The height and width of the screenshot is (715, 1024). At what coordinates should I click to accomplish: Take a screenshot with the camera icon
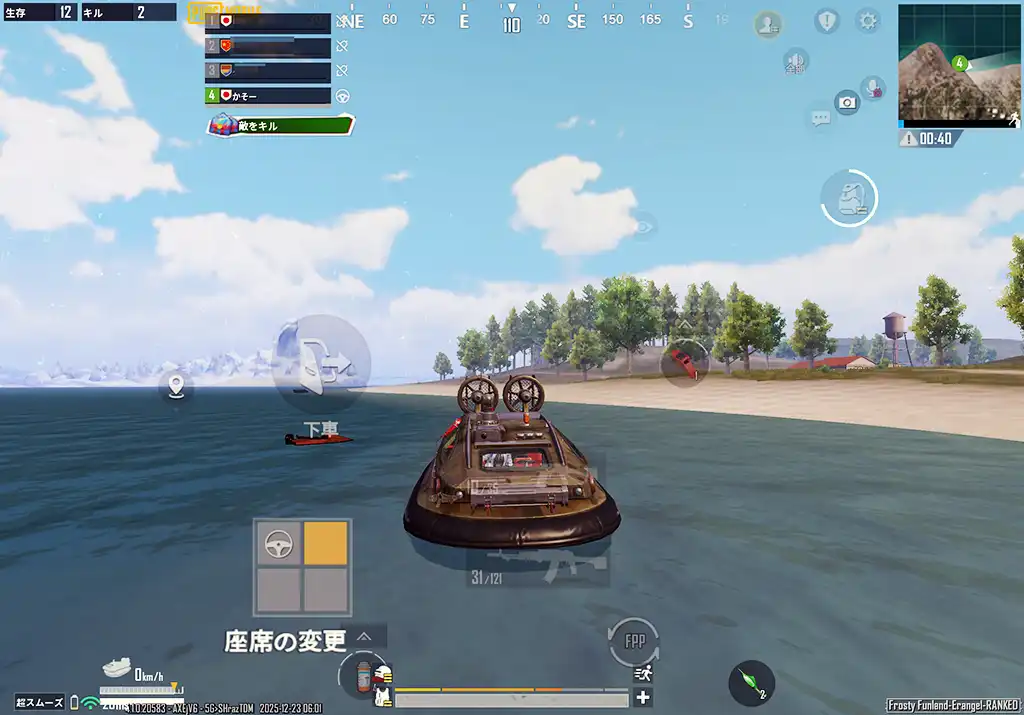(847, 102)
